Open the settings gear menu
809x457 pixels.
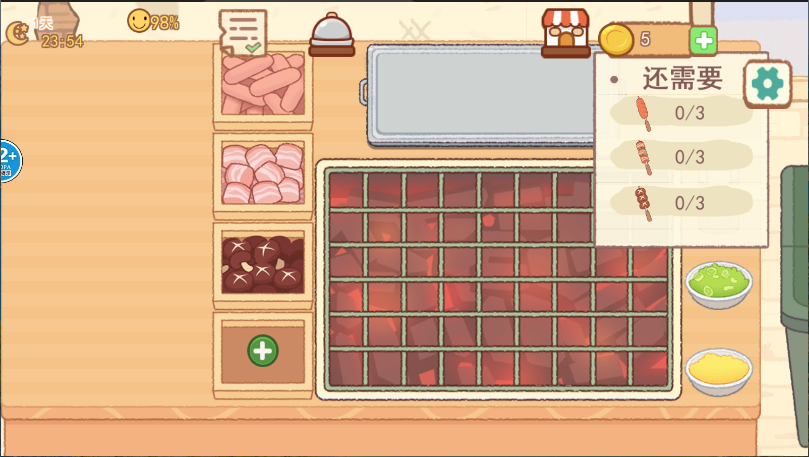click(x=767, y=84)
